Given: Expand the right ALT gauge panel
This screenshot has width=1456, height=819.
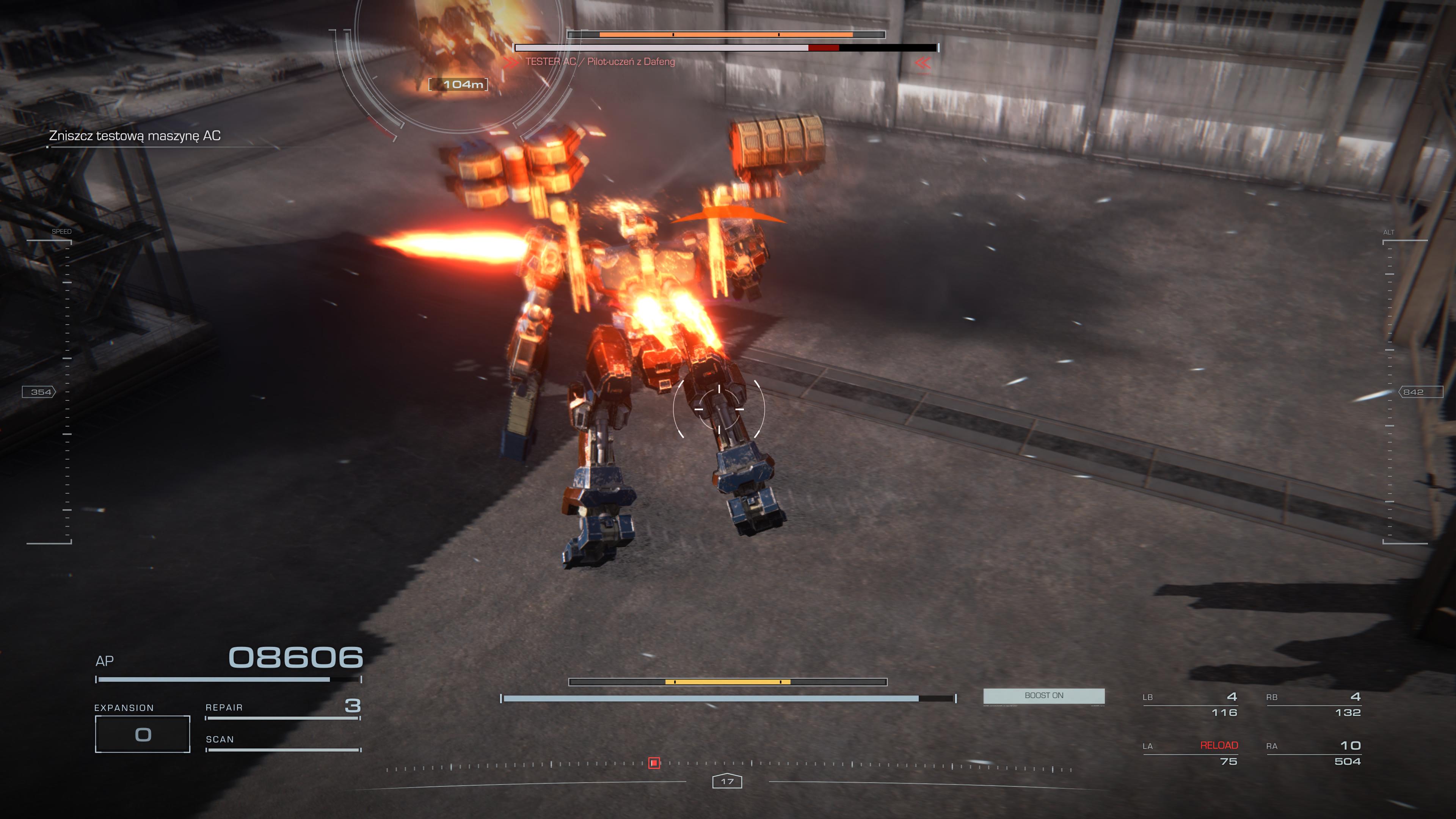Looking at the screenshot, I should point(1389,232).
